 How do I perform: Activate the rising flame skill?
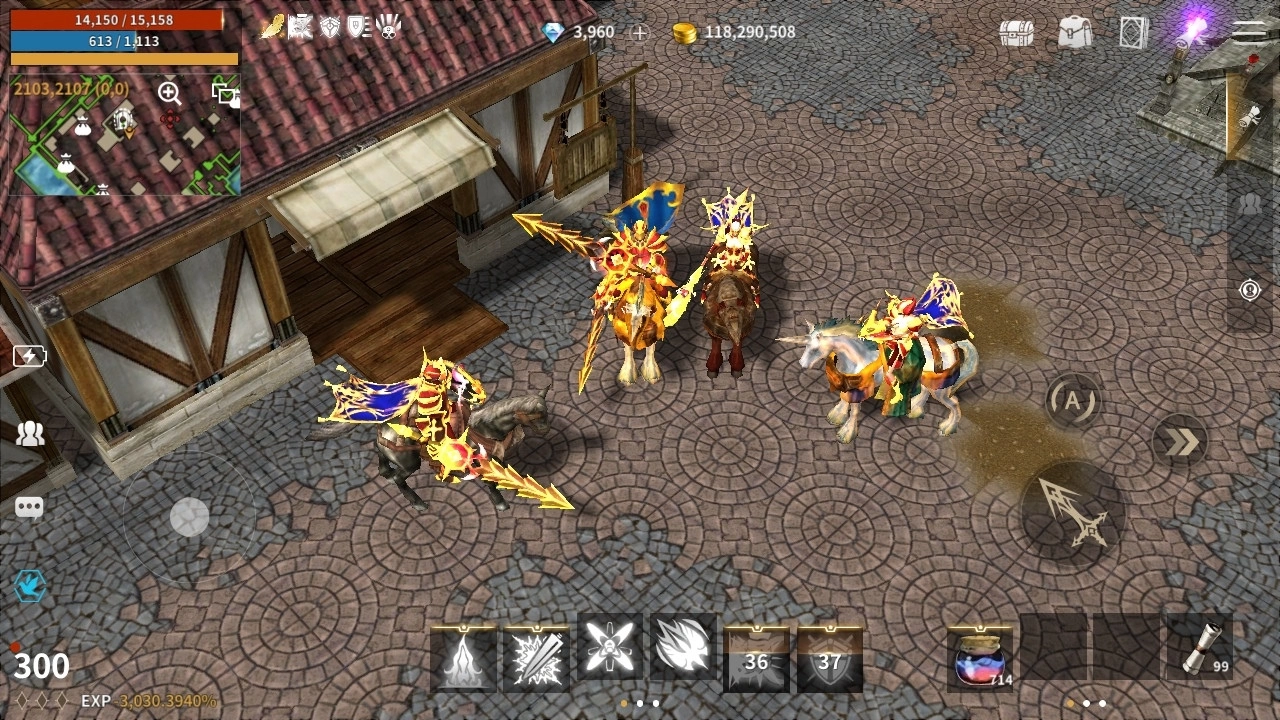[x=463, y=659]
